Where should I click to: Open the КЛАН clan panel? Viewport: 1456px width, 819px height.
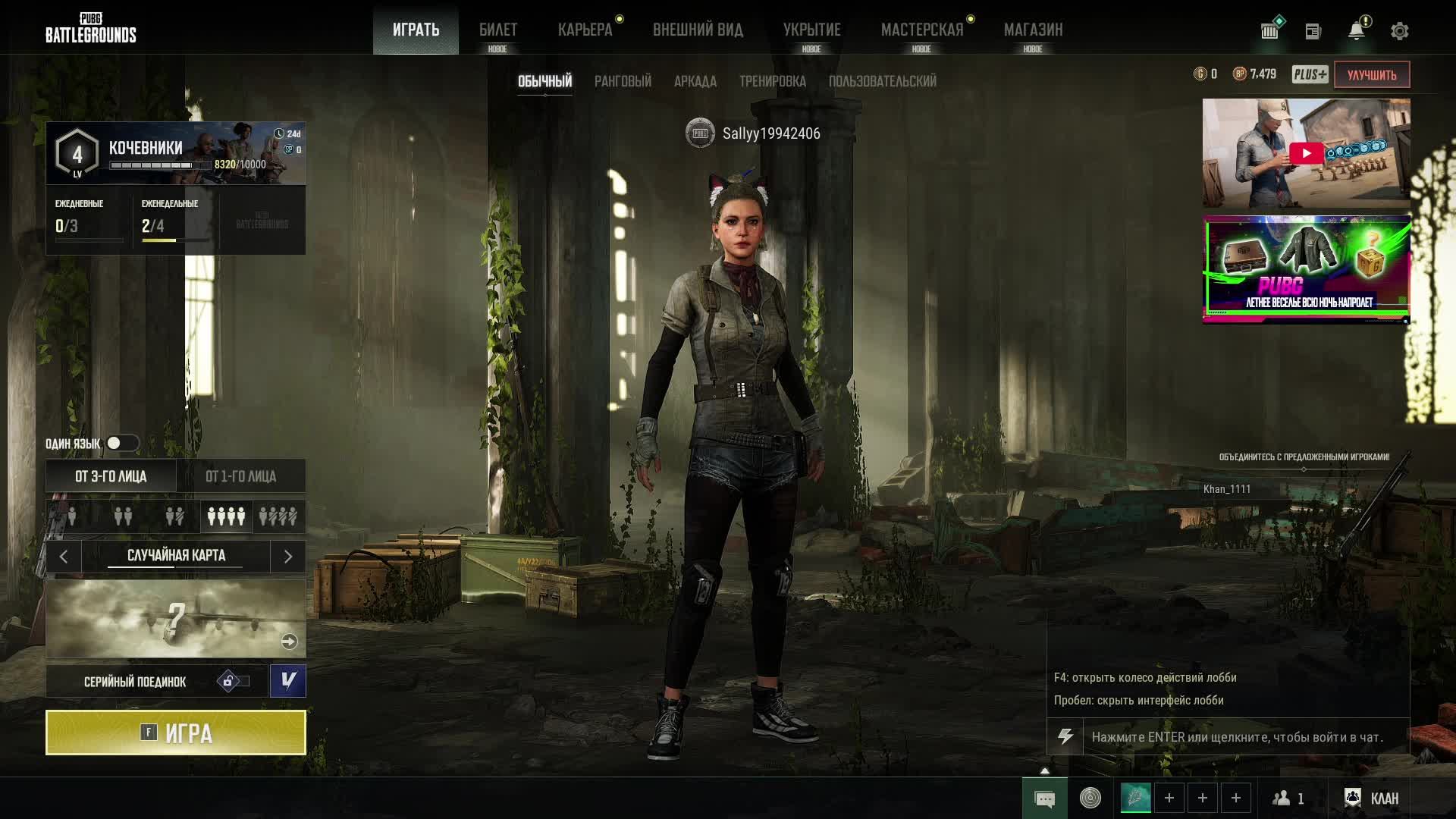pyautogui.click(x=1372, y=798)
